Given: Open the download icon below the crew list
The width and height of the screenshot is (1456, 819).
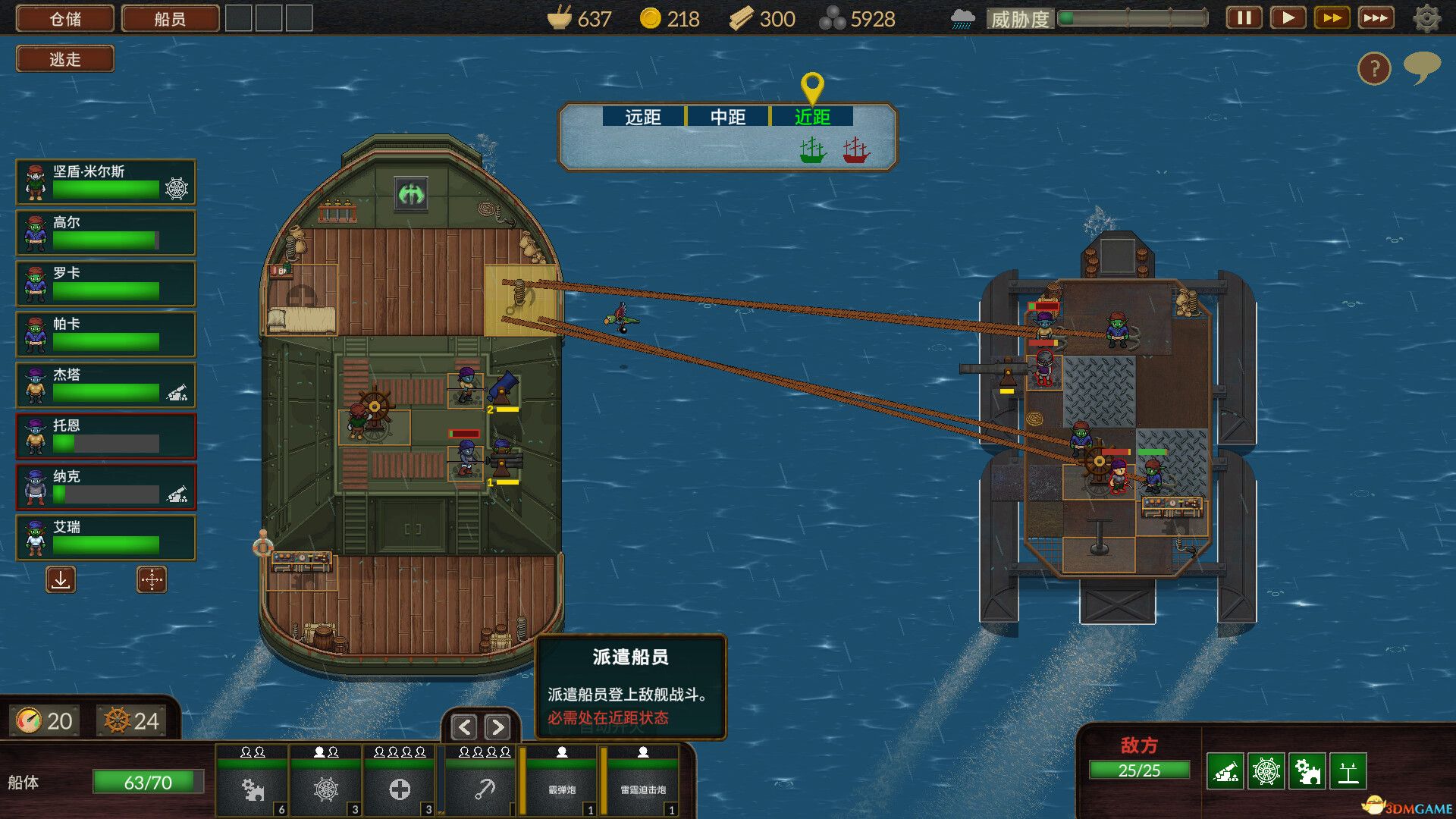Looking at the screenshot, I should click(60, 580).
